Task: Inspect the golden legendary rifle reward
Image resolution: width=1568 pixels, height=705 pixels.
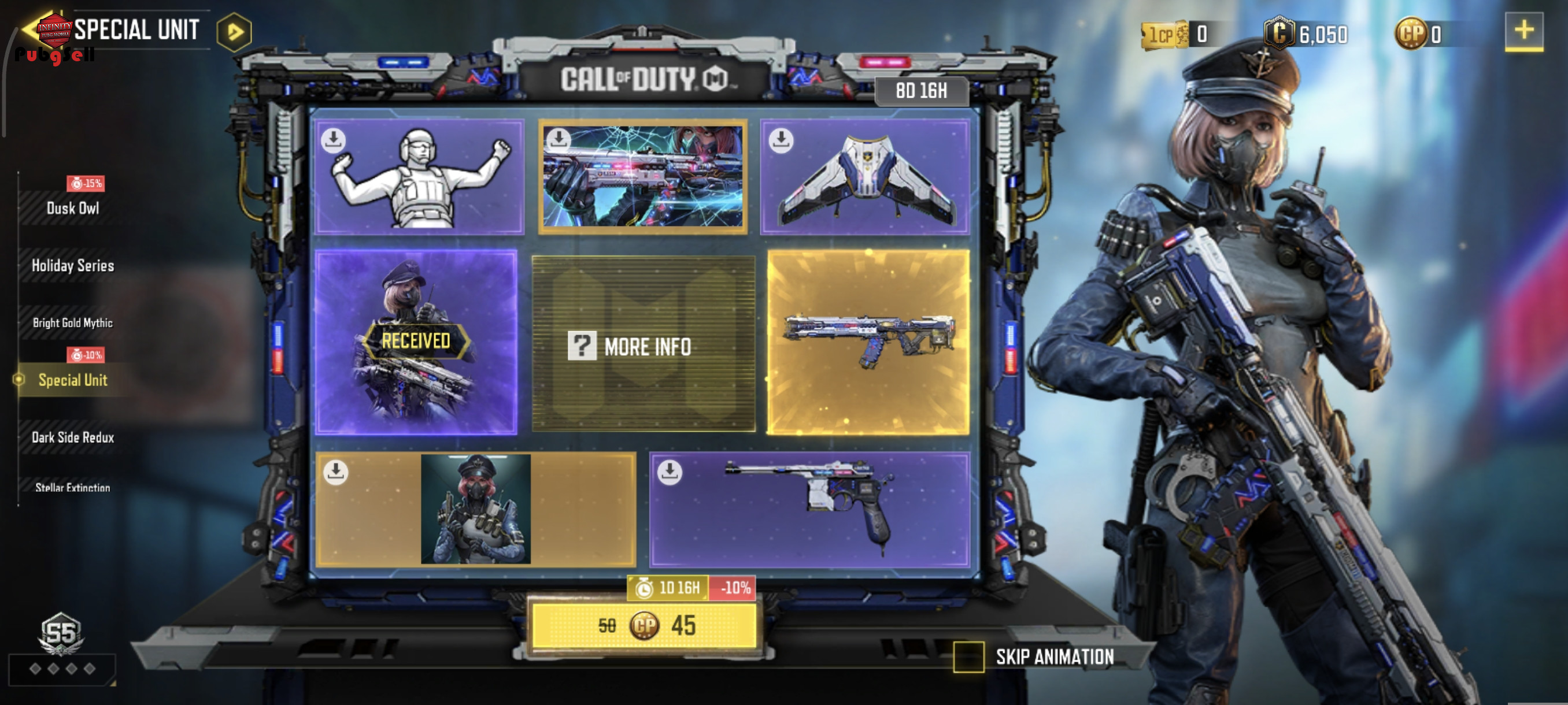Action: 868,342
